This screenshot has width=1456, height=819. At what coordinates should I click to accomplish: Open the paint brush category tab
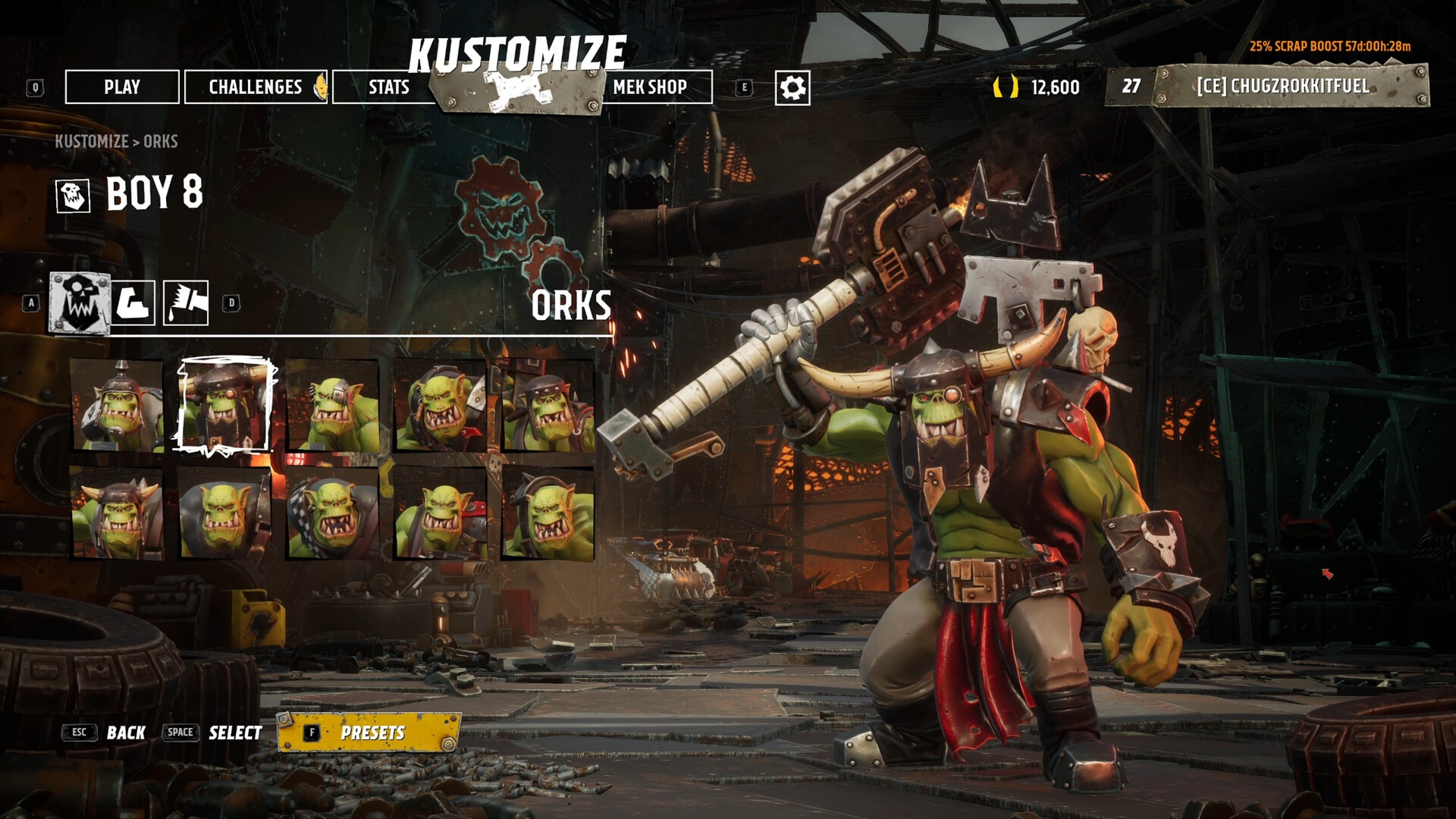click(x=186, y=303)
